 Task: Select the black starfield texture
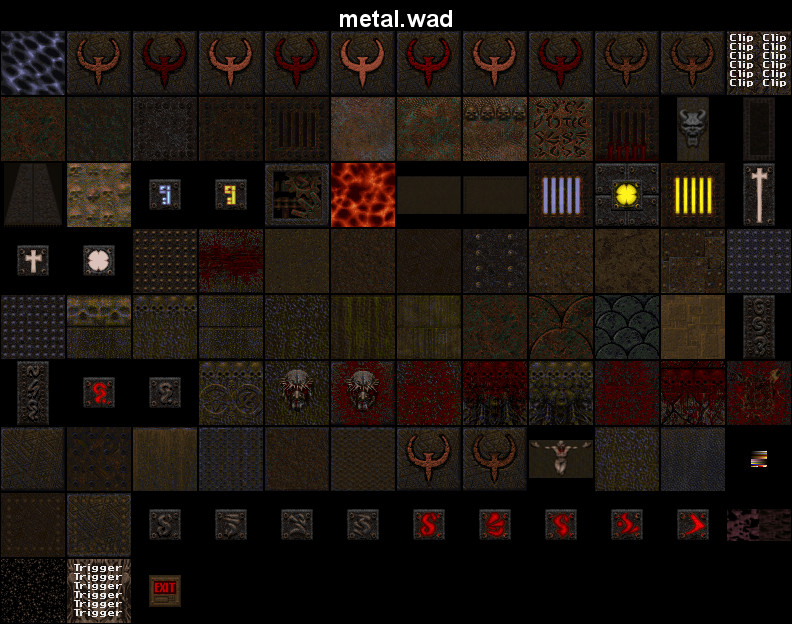point(33,590)
